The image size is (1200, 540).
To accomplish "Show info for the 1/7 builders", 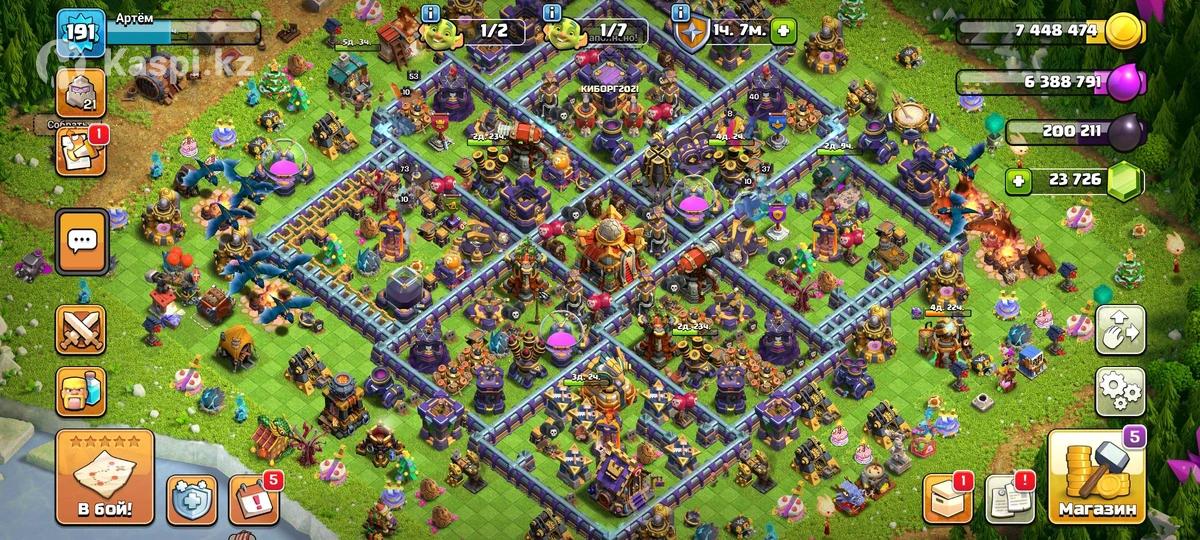I will (x=552, y=13).
